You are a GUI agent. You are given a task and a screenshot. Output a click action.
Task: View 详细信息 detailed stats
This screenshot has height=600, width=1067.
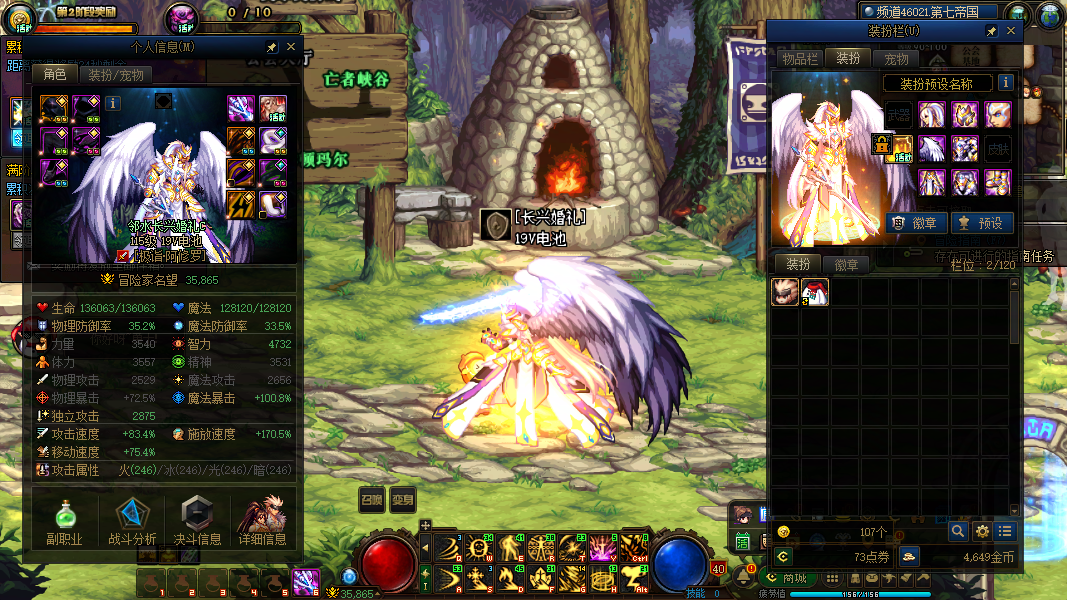click(x=263, y=522)
